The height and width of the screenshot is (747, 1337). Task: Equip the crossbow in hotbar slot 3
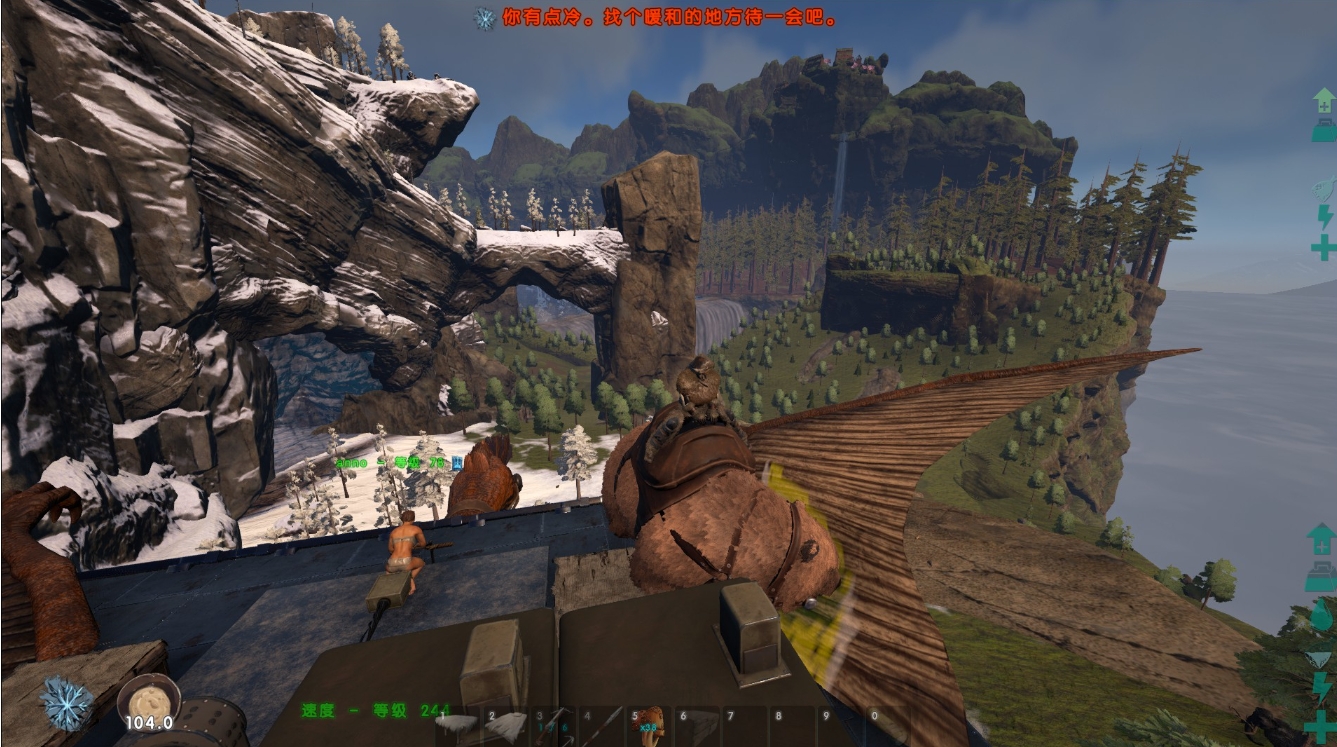(x=553, y=725)
